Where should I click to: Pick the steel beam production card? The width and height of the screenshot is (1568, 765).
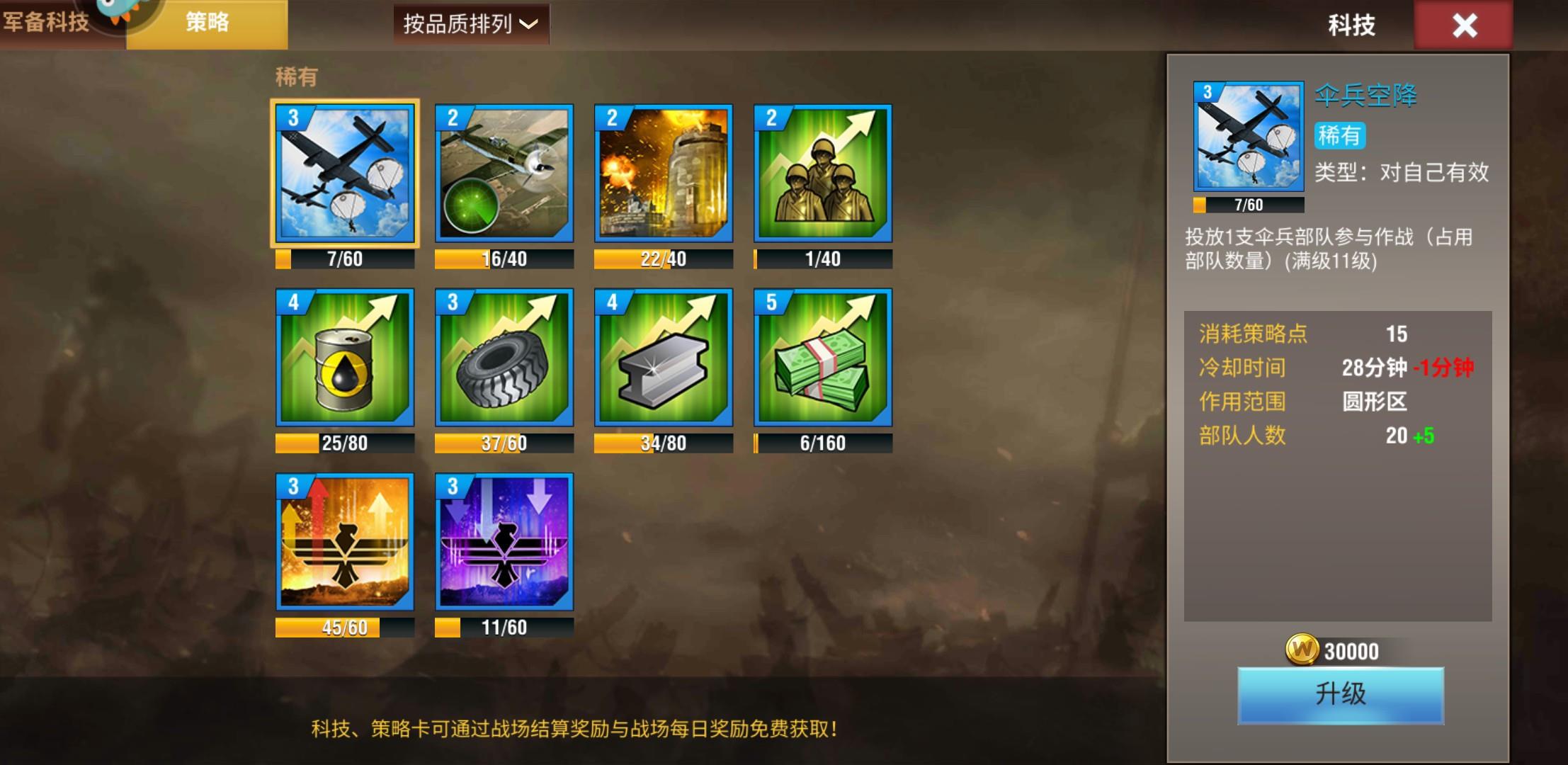664,358
